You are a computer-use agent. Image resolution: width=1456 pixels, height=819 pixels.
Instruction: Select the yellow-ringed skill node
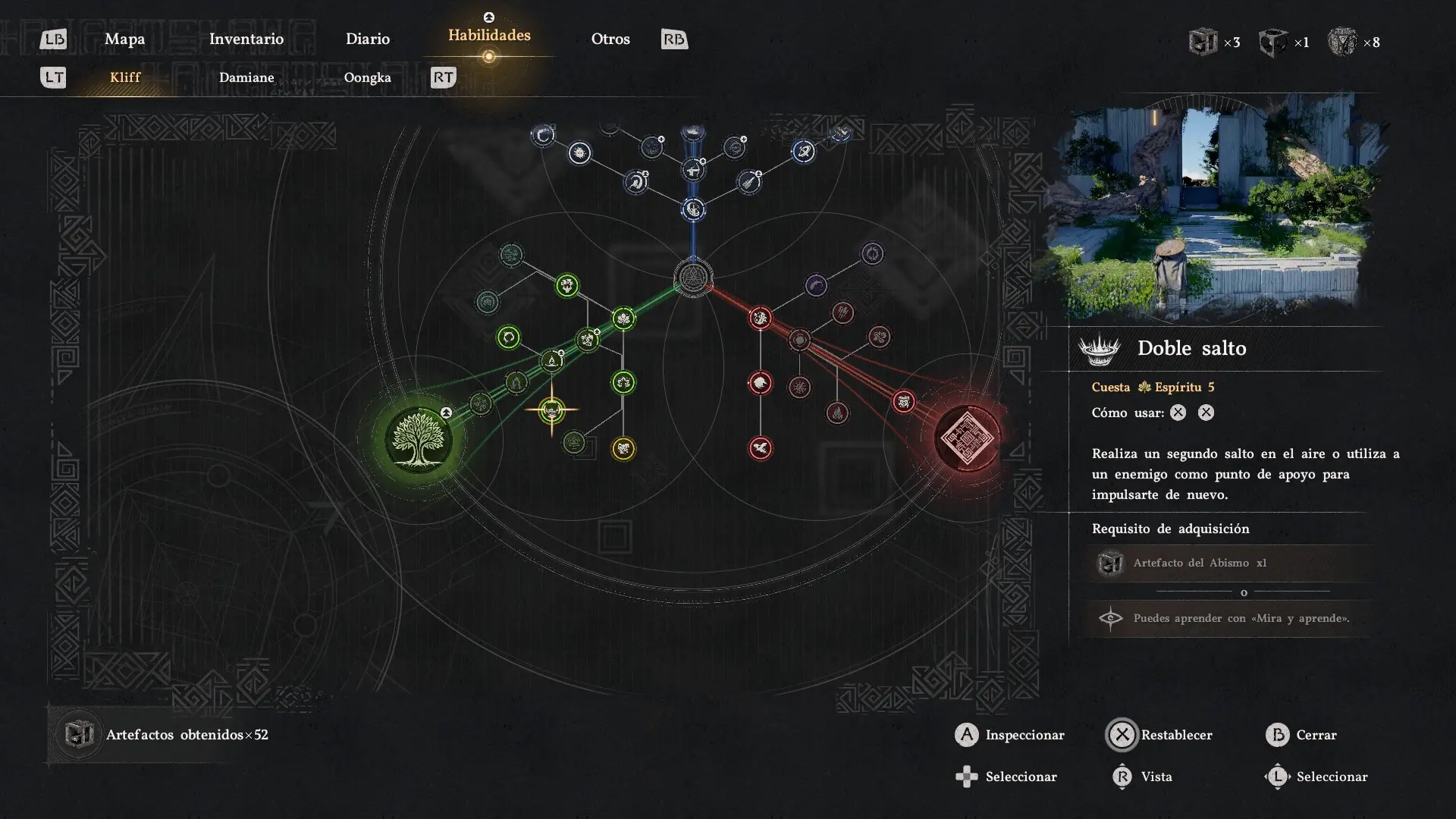[623, 448]
